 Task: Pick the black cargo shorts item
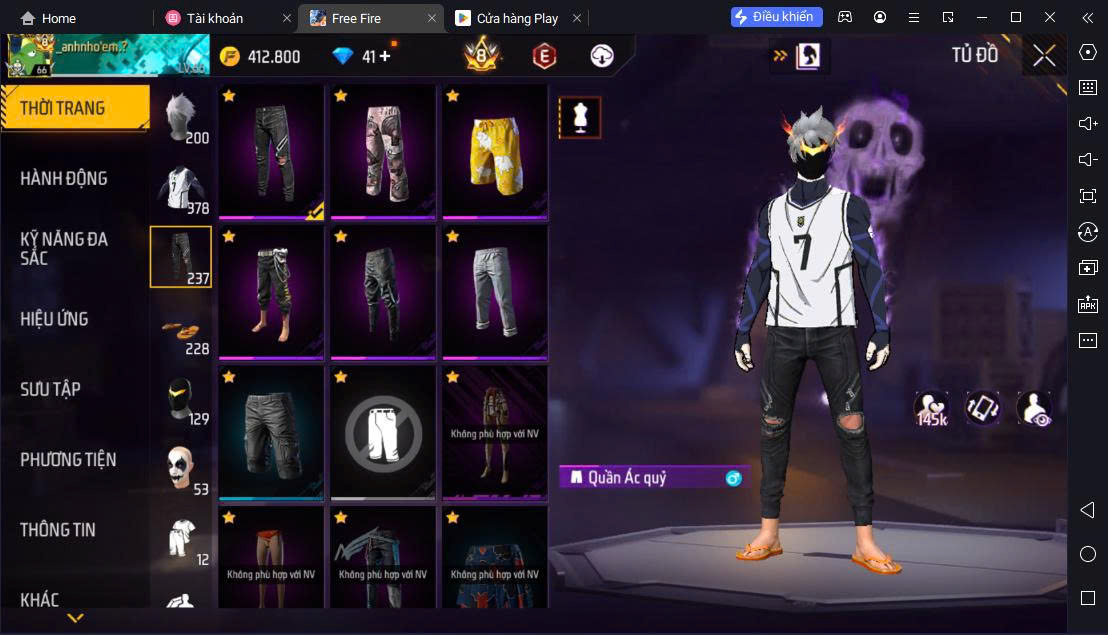pyautogui.click(x=270, y=432)
